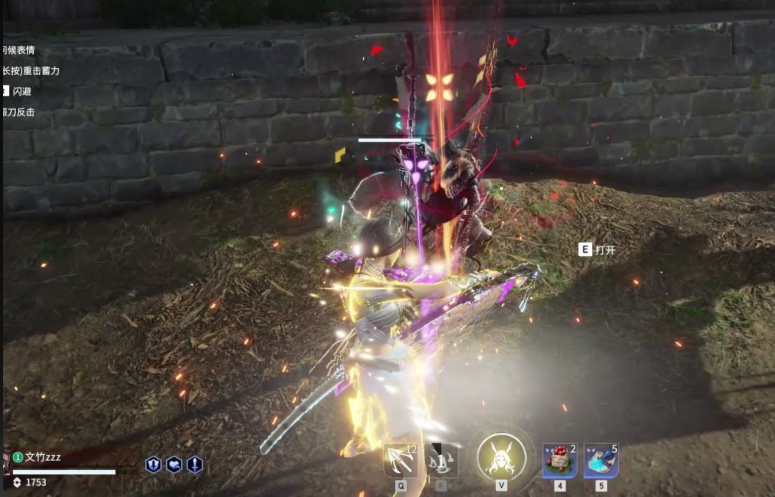Select the shield buff hexagon icon
The height and width of the screenshot is (497, 775).
[x=154, y=464]
